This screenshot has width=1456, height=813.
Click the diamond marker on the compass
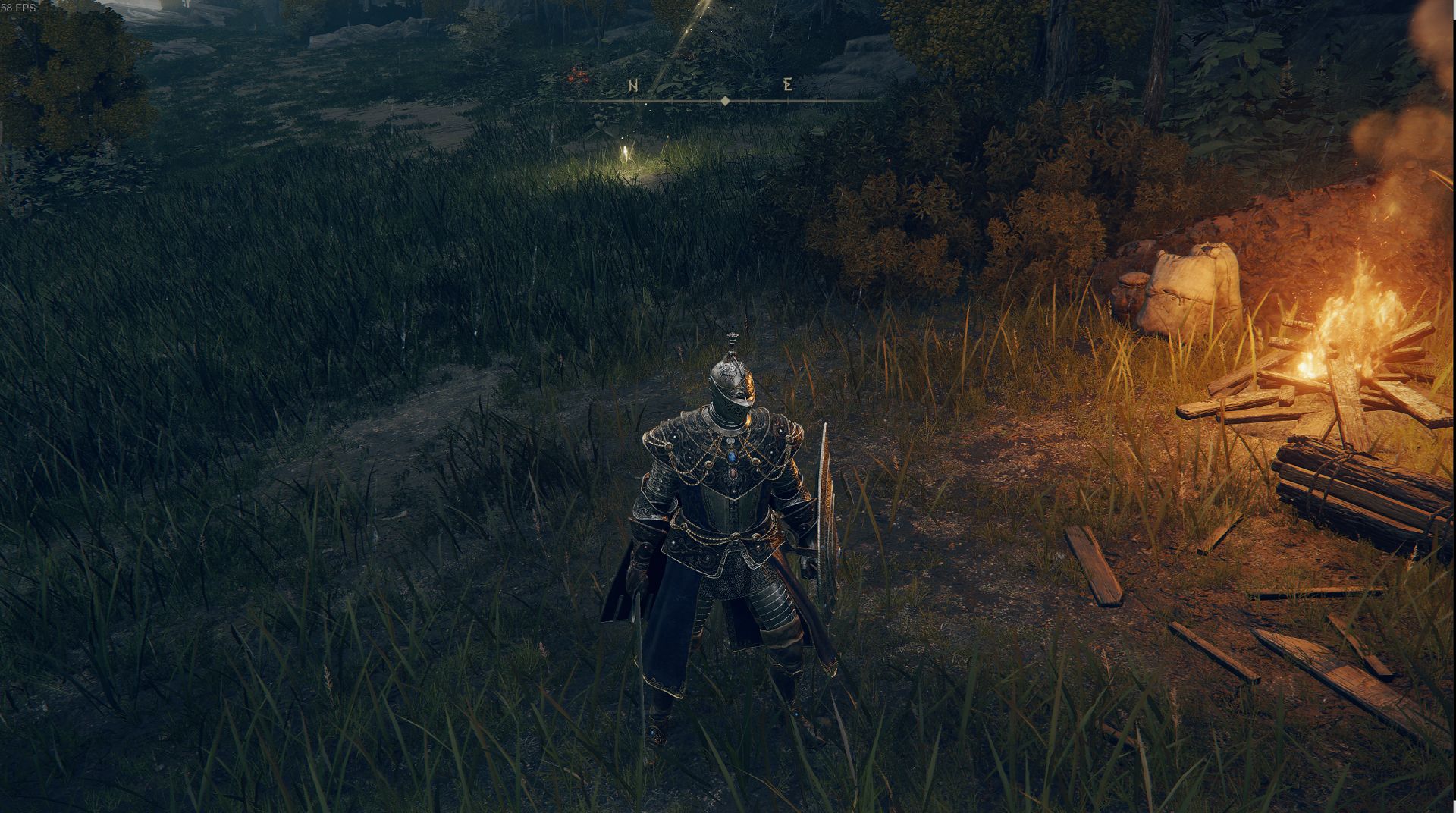[x=725, y=100]
